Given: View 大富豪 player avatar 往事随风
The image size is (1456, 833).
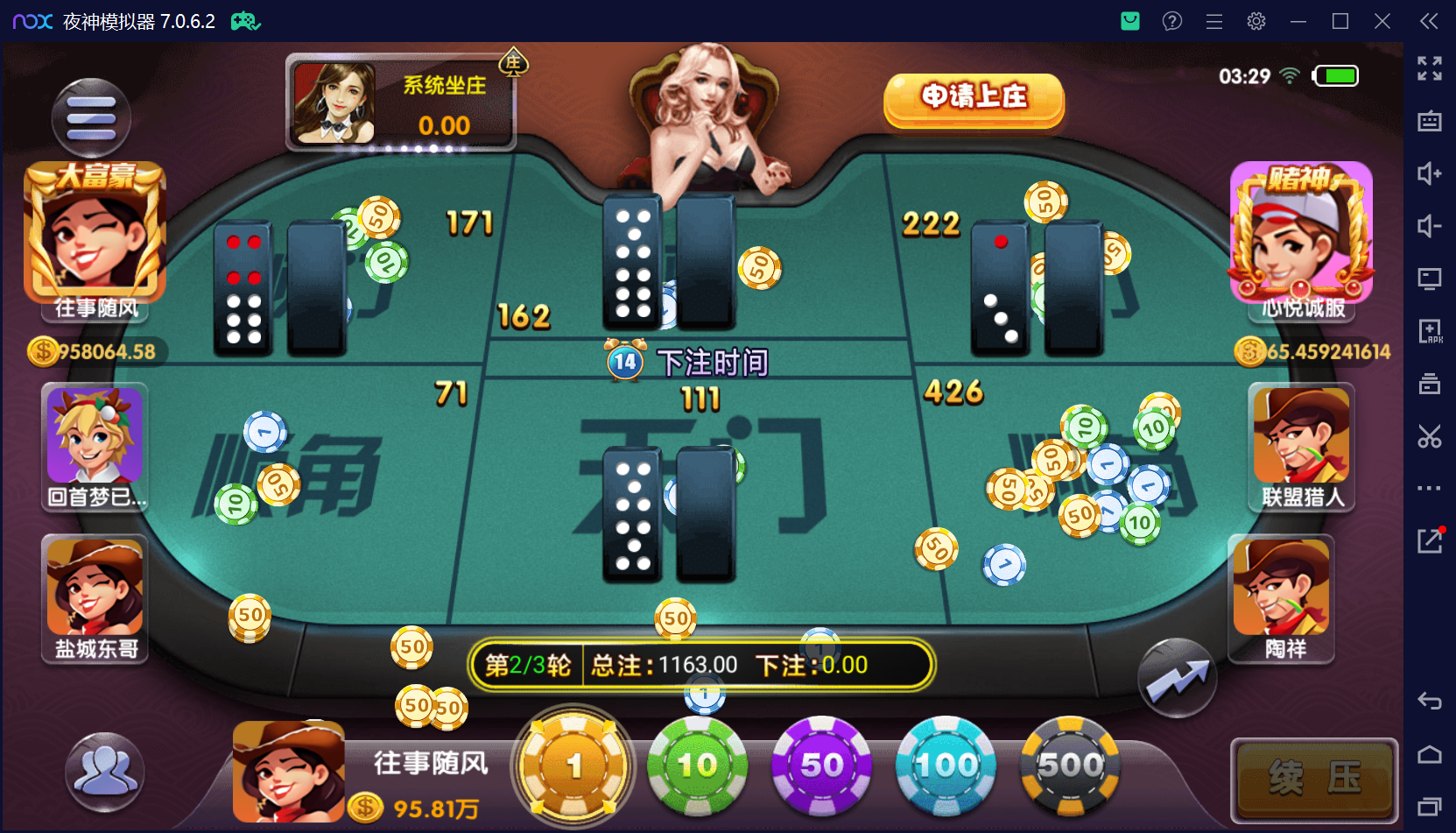Looking at the screenshot, I should pyautogui.click(x=95, y=232).
